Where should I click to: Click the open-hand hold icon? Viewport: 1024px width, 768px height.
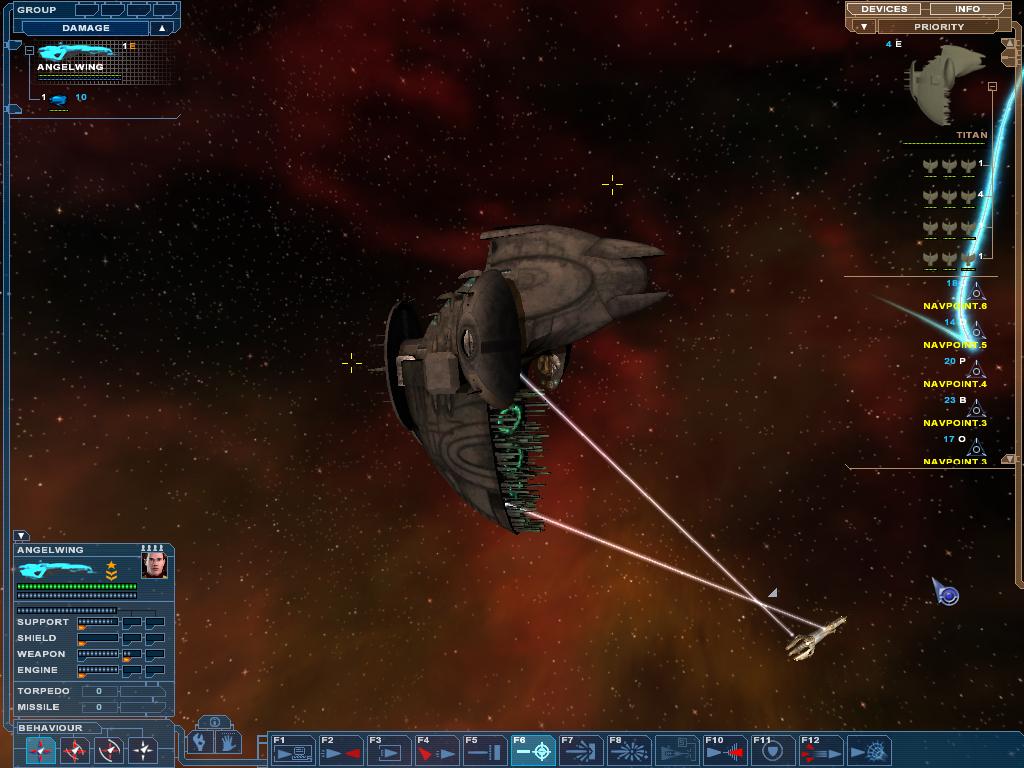(x=228, y=742)
